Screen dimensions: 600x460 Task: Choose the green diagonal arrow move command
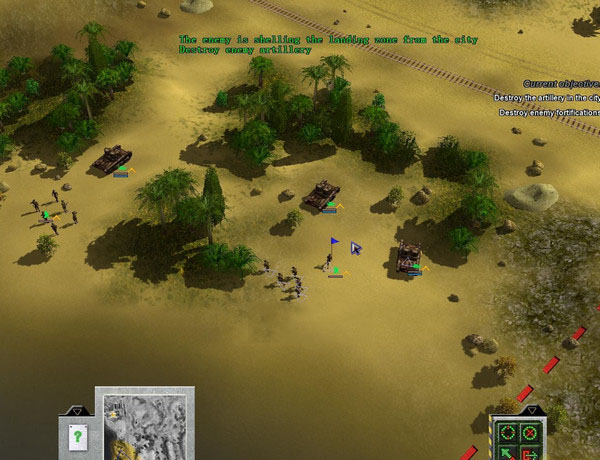(x=508, y=453)
